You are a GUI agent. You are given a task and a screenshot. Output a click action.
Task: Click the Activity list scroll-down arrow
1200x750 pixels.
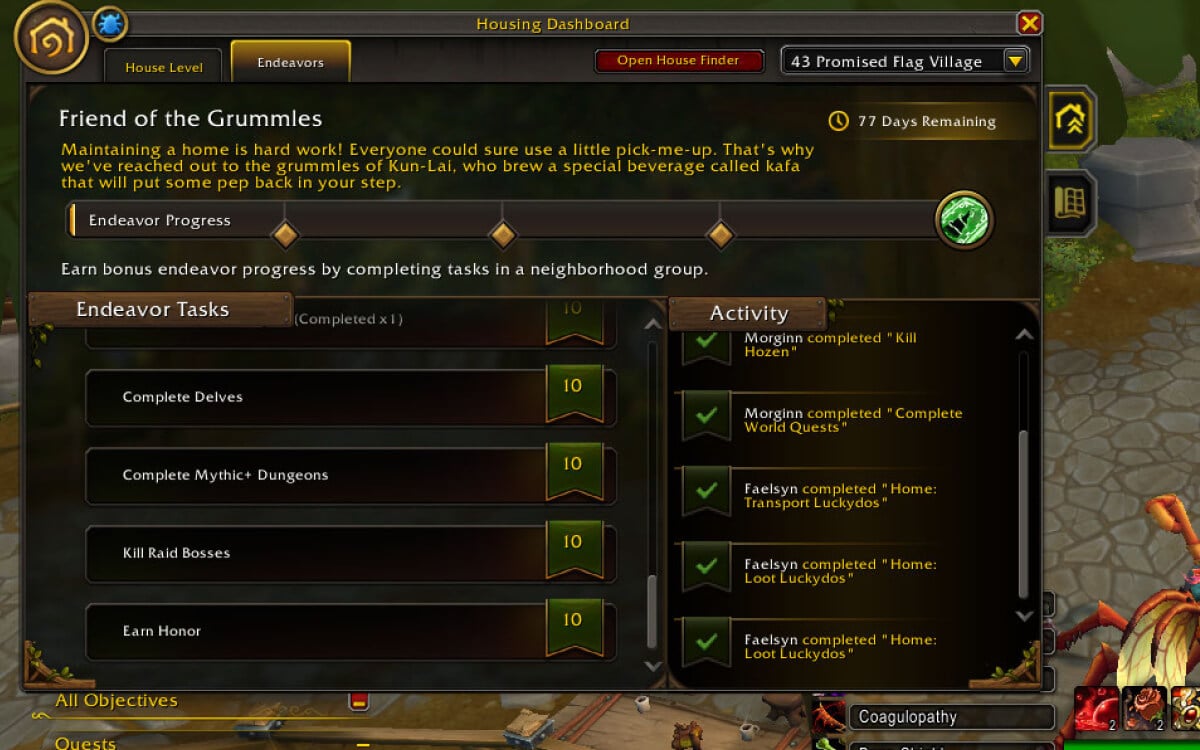[1023, 616]
